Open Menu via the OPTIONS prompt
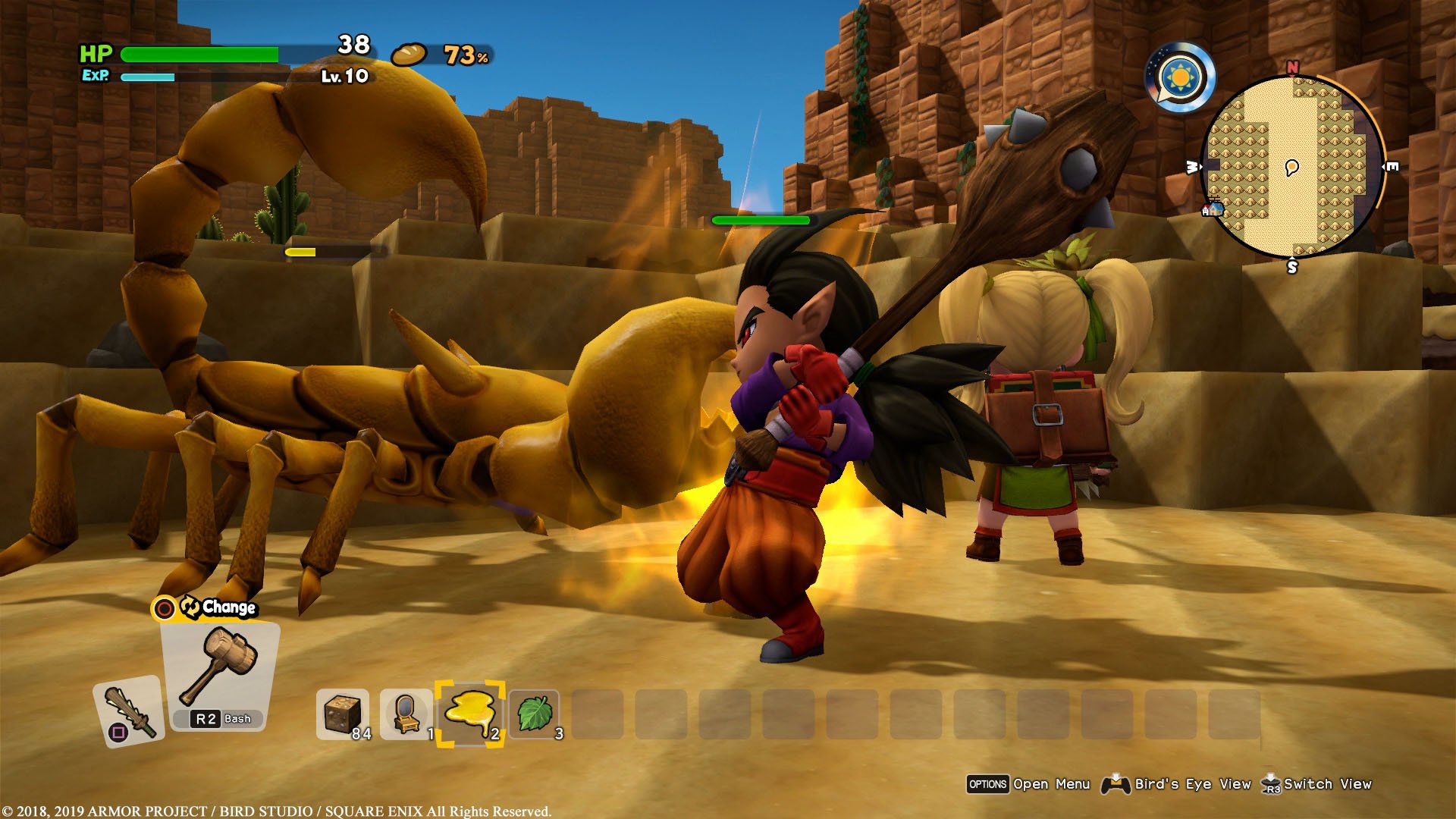This screenshot has height=819, width=1456. pos(989,784)
